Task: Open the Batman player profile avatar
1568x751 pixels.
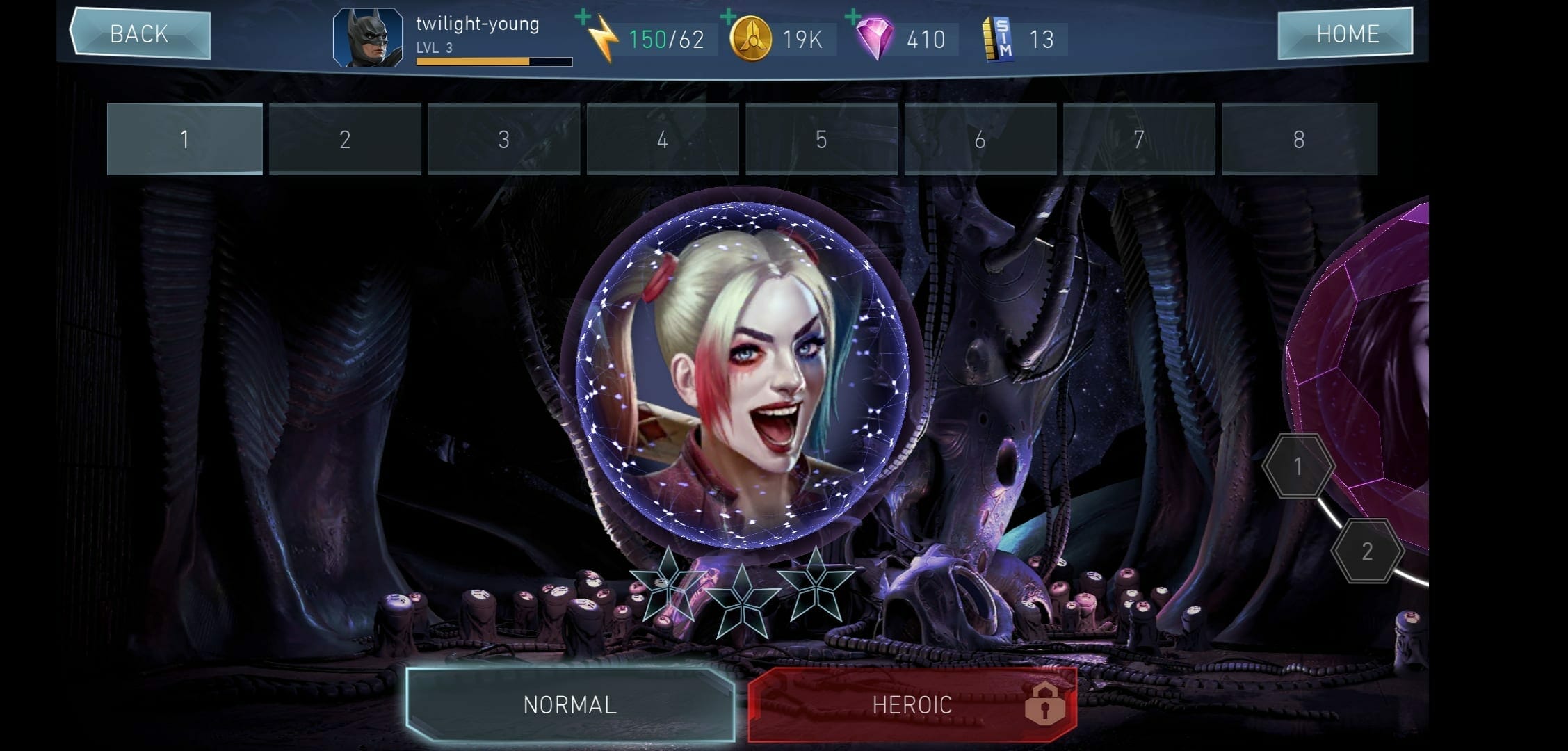Action: 368,38
